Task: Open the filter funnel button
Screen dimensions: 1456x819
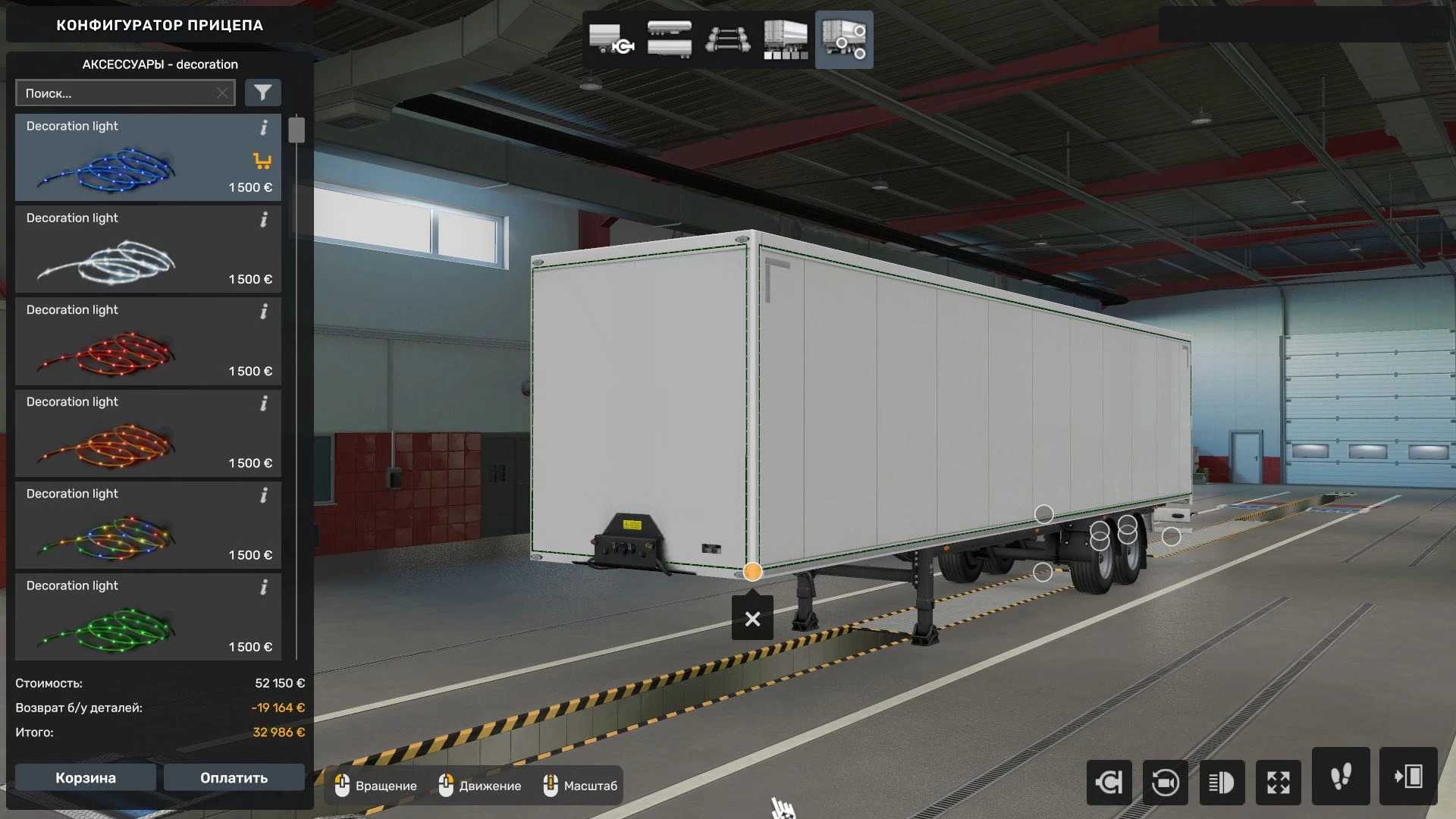Action: (262, 93)
